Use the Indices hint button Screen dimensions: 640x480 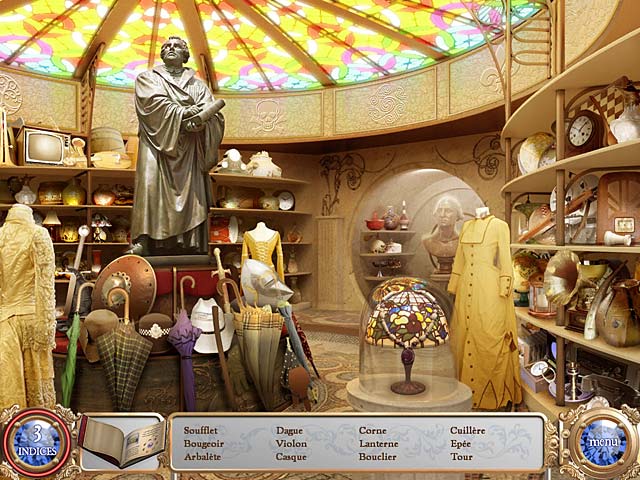[37, 440]
